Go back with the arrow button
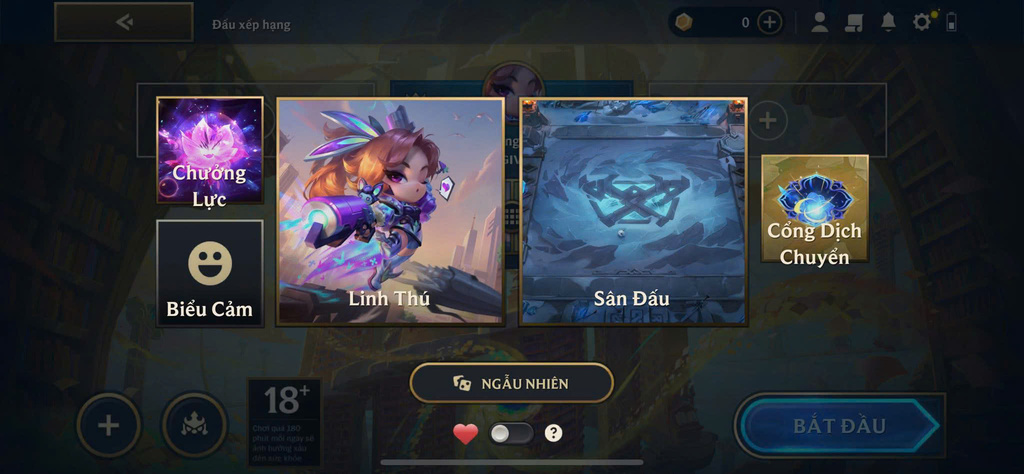Image resolution: width=1024 pixels, height=474 pixels. point(123,22)
